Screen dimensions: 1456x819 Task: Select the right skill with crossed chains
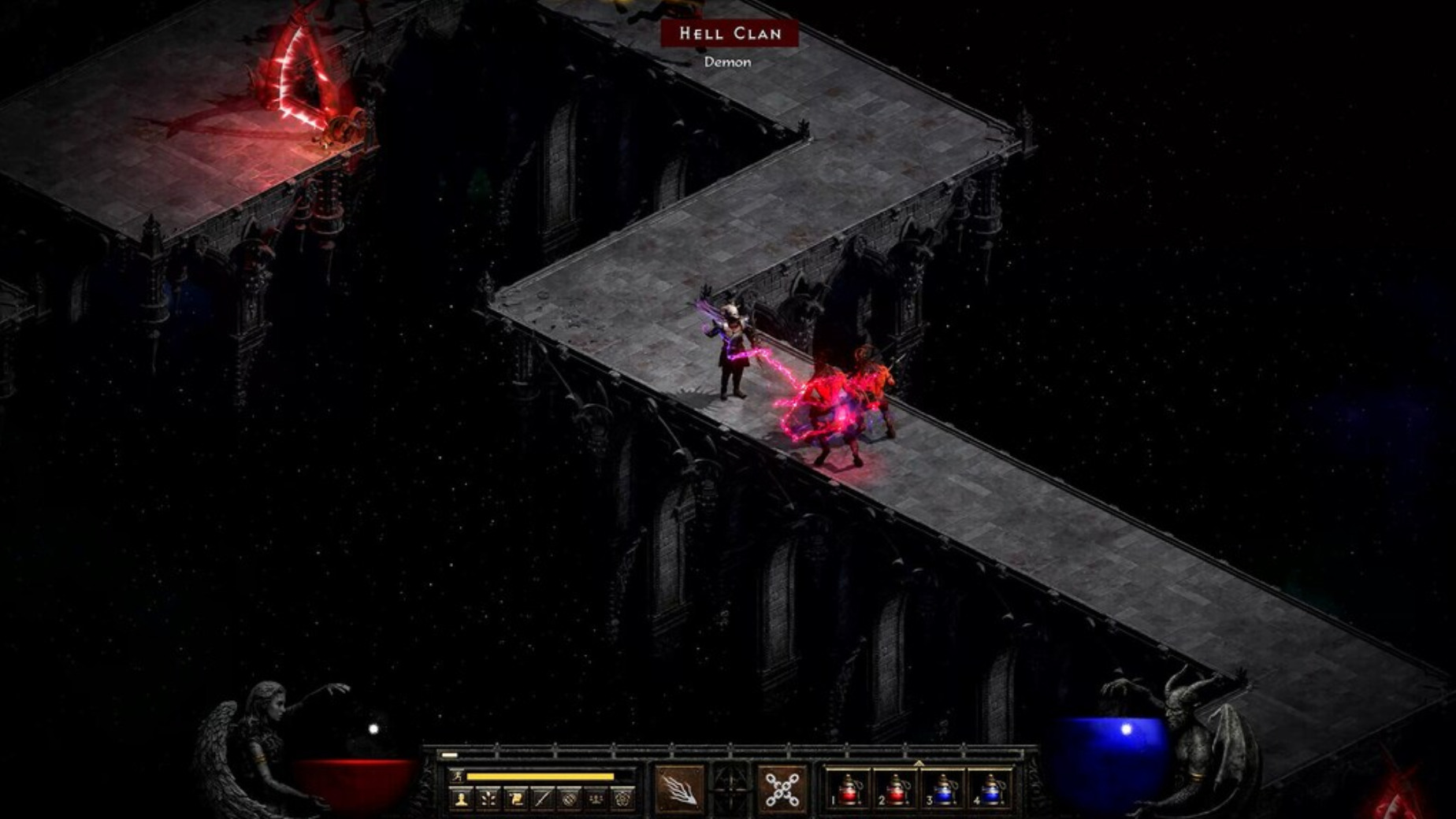(782, 789)
